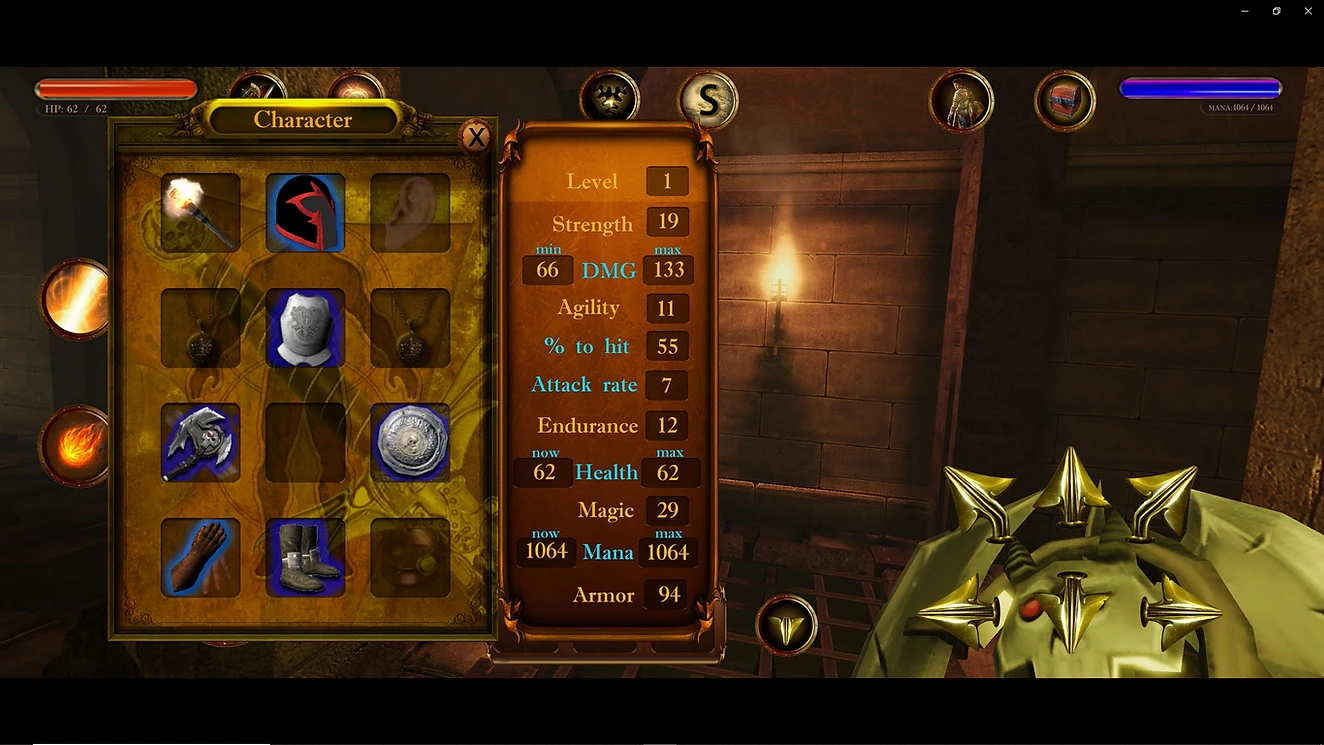Screen dimensions: 1324x745
Task: Click the round S button
Action: point(708,99)
